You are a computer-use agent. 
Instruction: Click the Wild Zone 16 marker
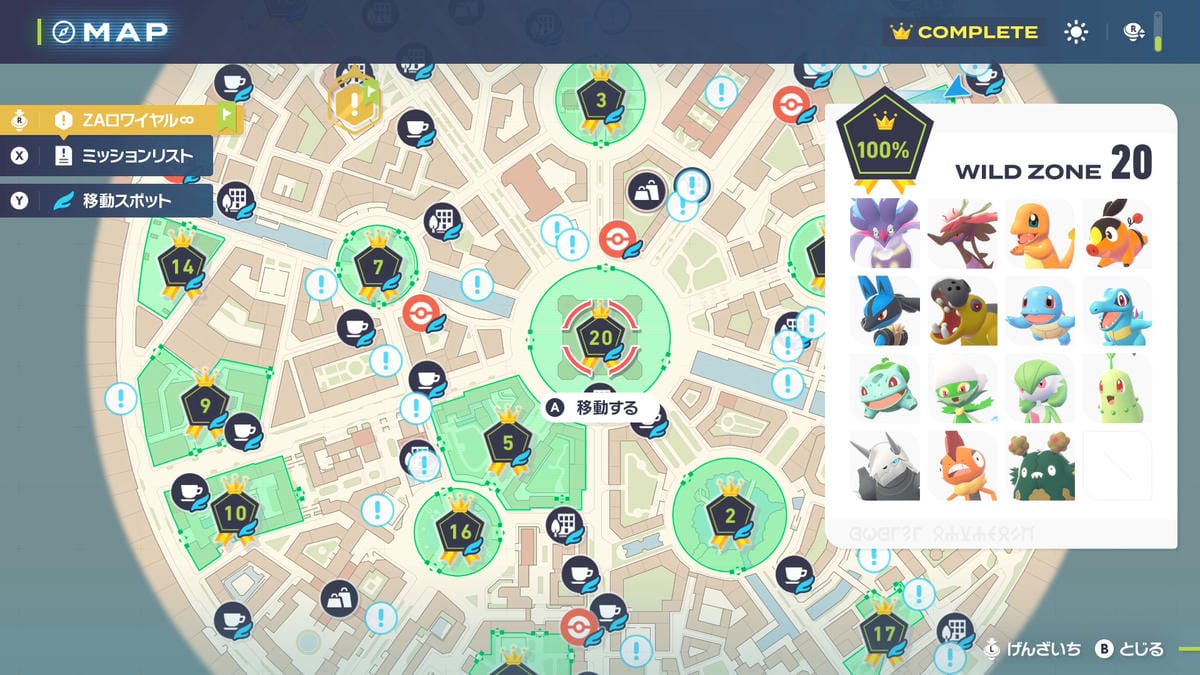(x=459, y=532)
